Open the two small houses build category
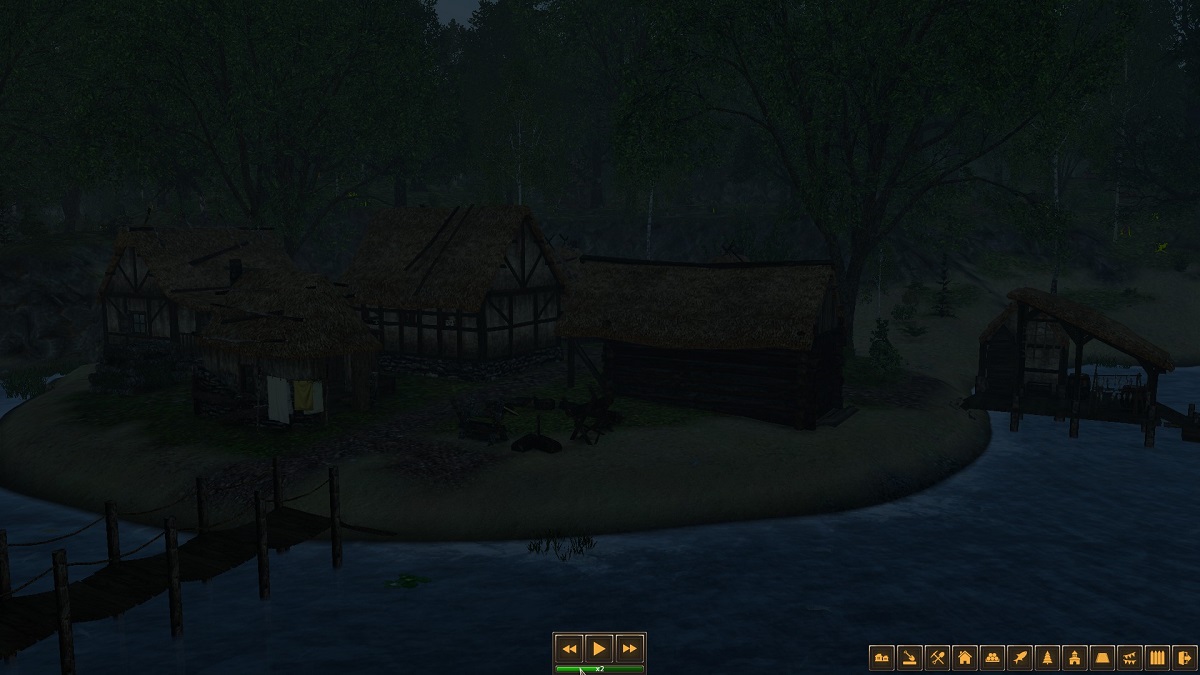The width and height of the screenshot is (1200, 675). point(882,657)
